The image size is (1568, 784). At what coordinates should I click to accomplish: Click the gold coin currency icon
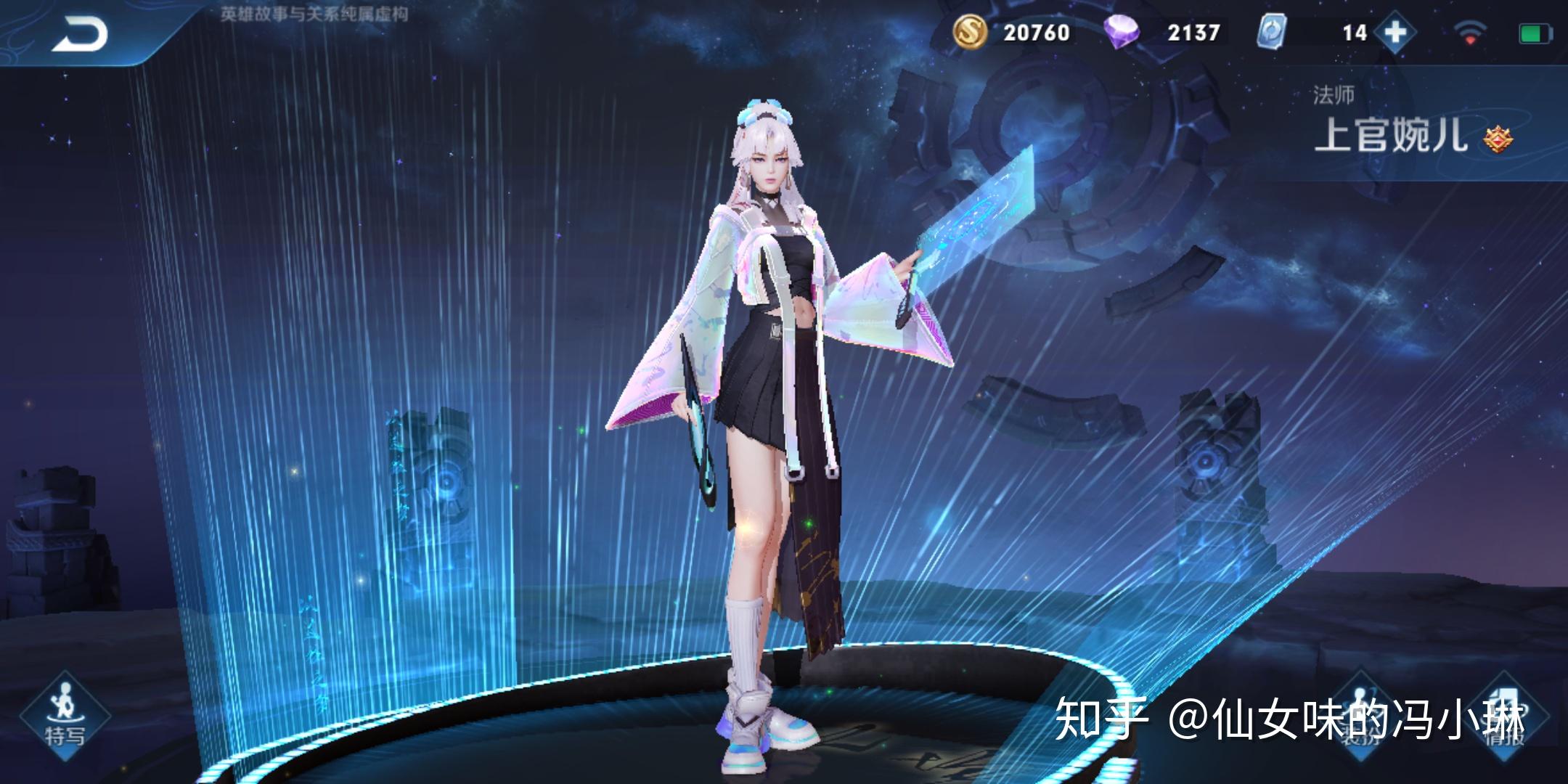click(971, 32)
